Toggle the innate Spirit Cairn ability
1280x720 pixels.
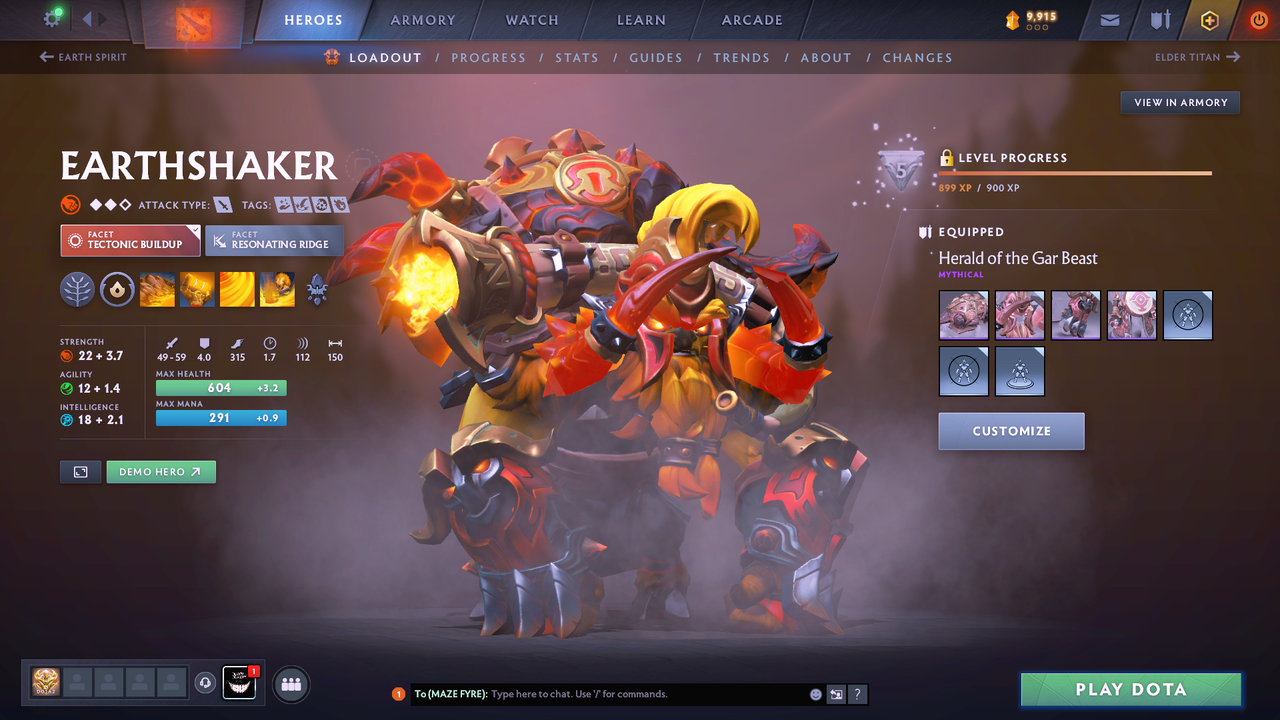[x=117, y=290]
